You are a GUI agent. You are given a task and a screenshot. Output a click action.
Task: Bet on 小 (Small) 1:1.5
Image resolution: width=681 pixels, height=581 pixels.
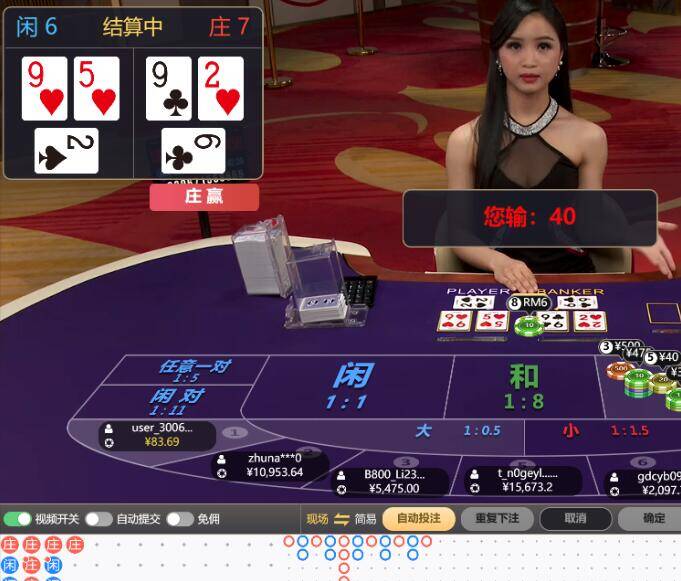tap(599, 431)
